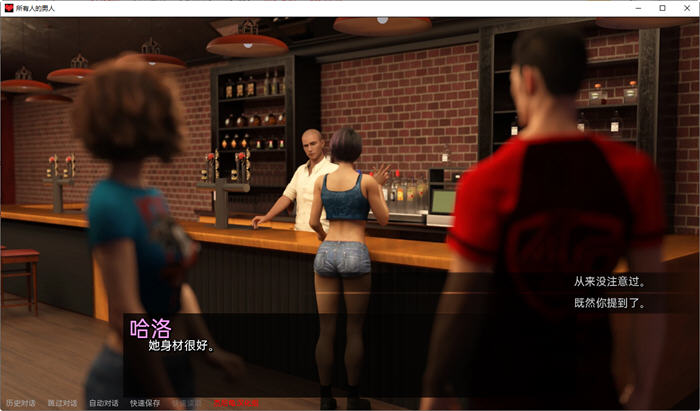Click the faded button right of 快速保存
Image resolution: width=700 pixels, height=411 pixels.
click(186, 403)
